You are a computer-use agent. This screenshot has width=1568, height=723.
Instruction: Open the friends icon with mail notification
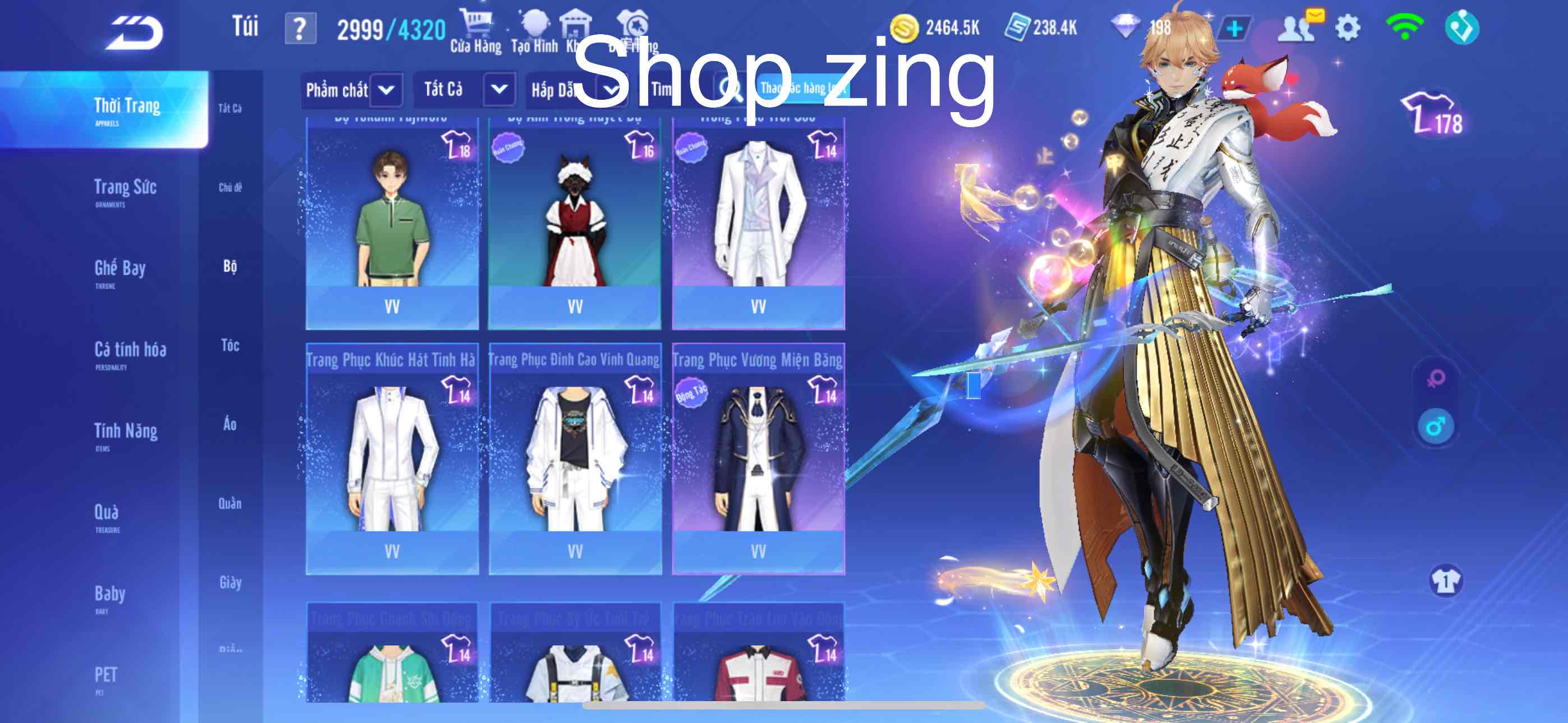1299,26
